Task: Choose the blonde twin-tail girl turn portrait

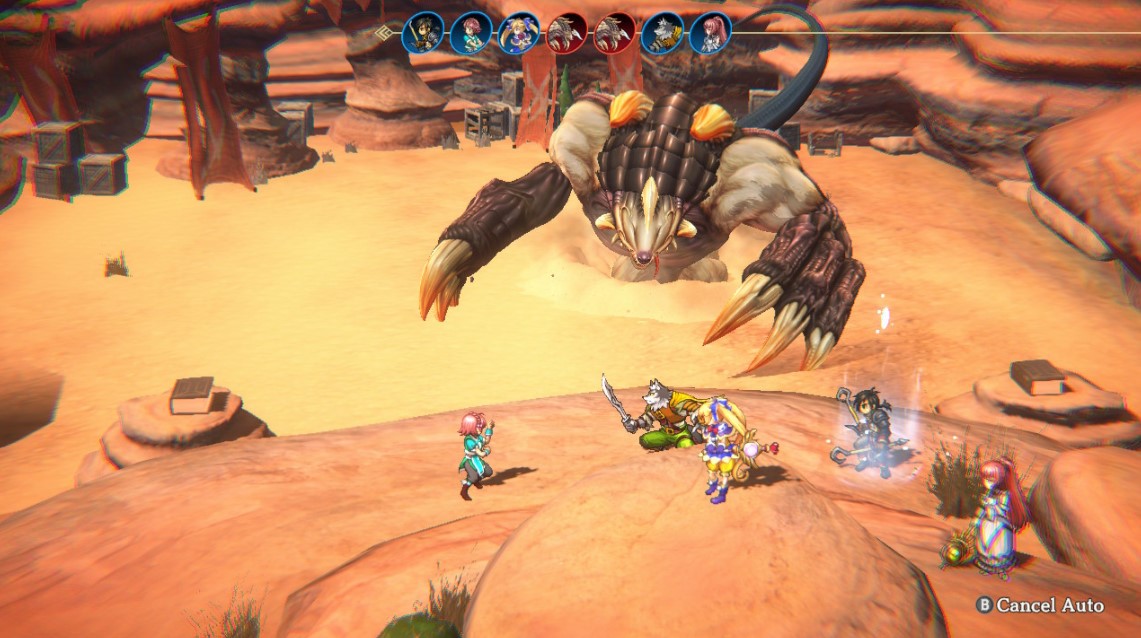Action: [519, 33]
